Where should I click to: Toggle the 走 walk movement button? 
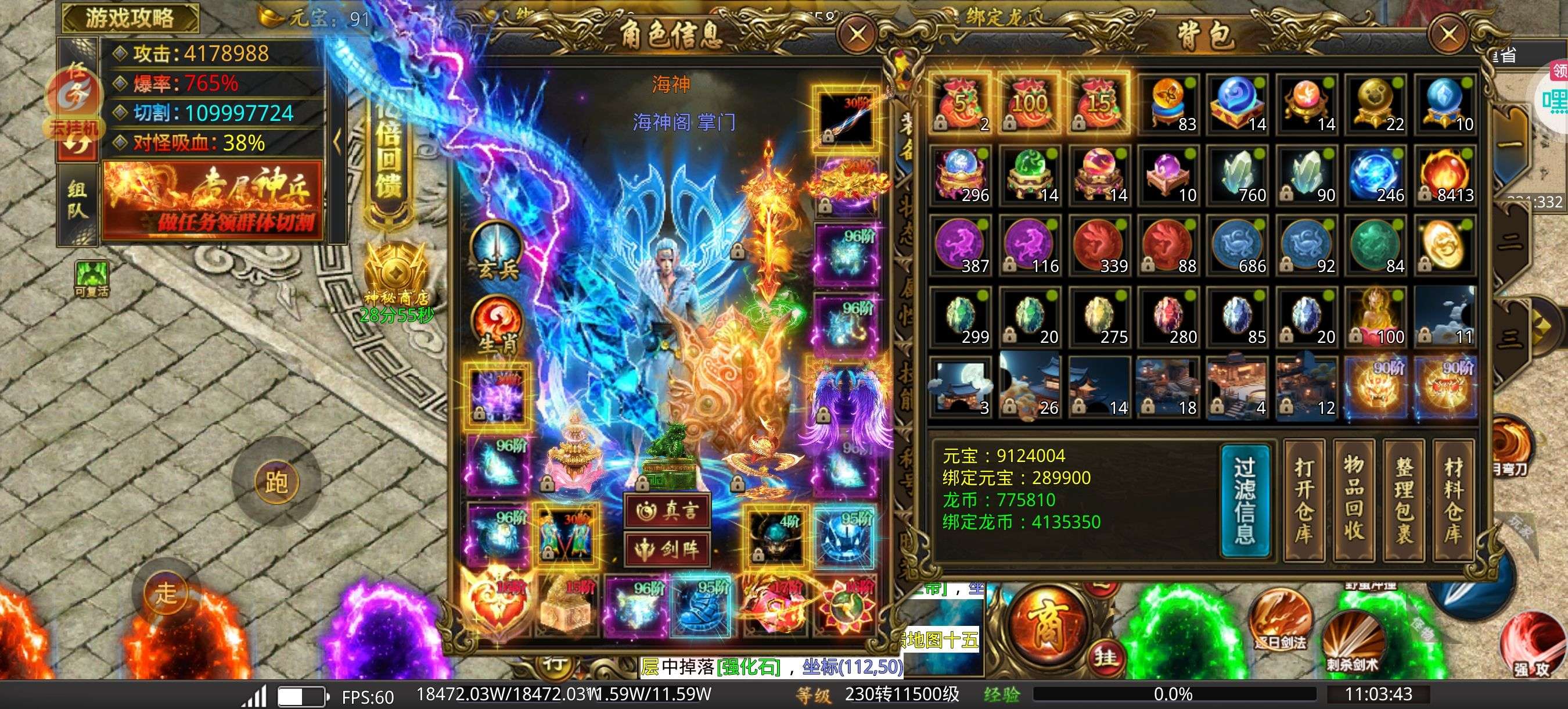coord(166,592)
